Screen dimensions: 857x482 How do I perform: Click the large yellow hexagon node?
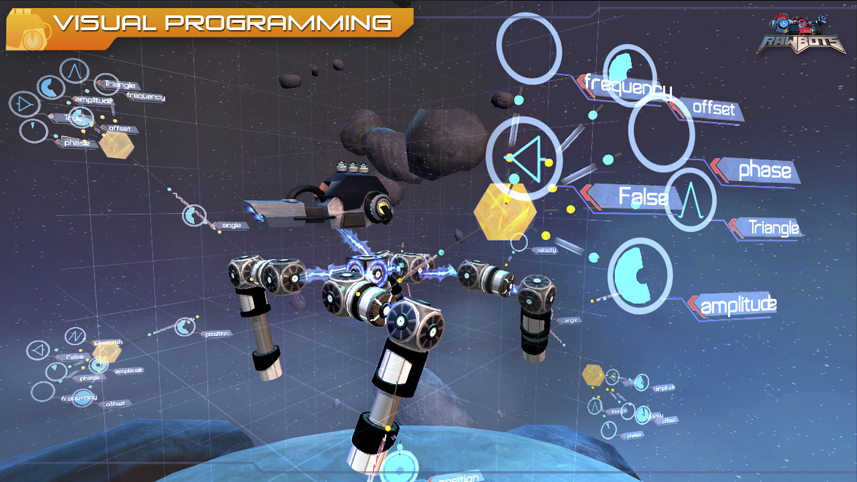[x=506, y=212]
